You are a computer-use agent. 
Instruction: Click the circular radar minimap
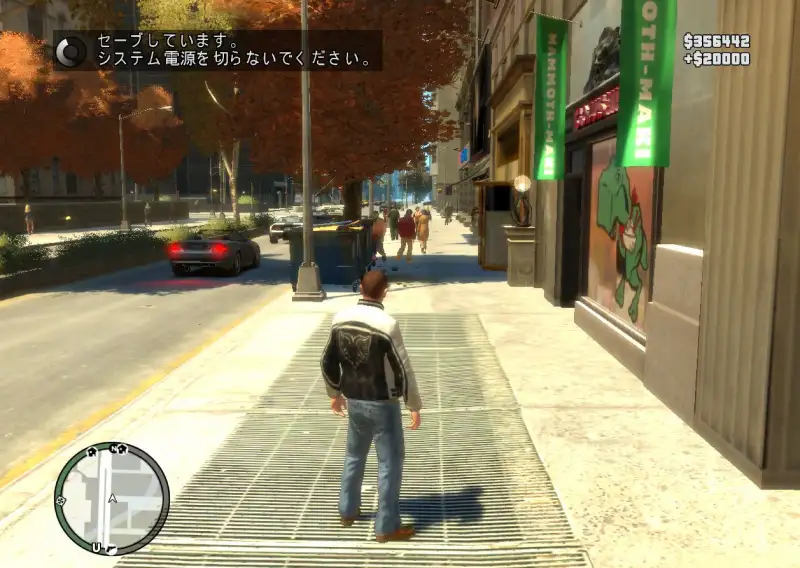click(x=111, y=498)
